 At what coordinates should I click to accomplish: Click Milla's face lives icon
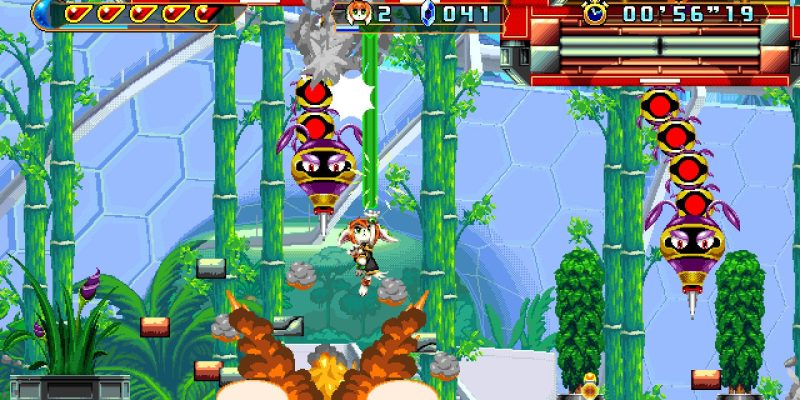click(x=357, y=13)
